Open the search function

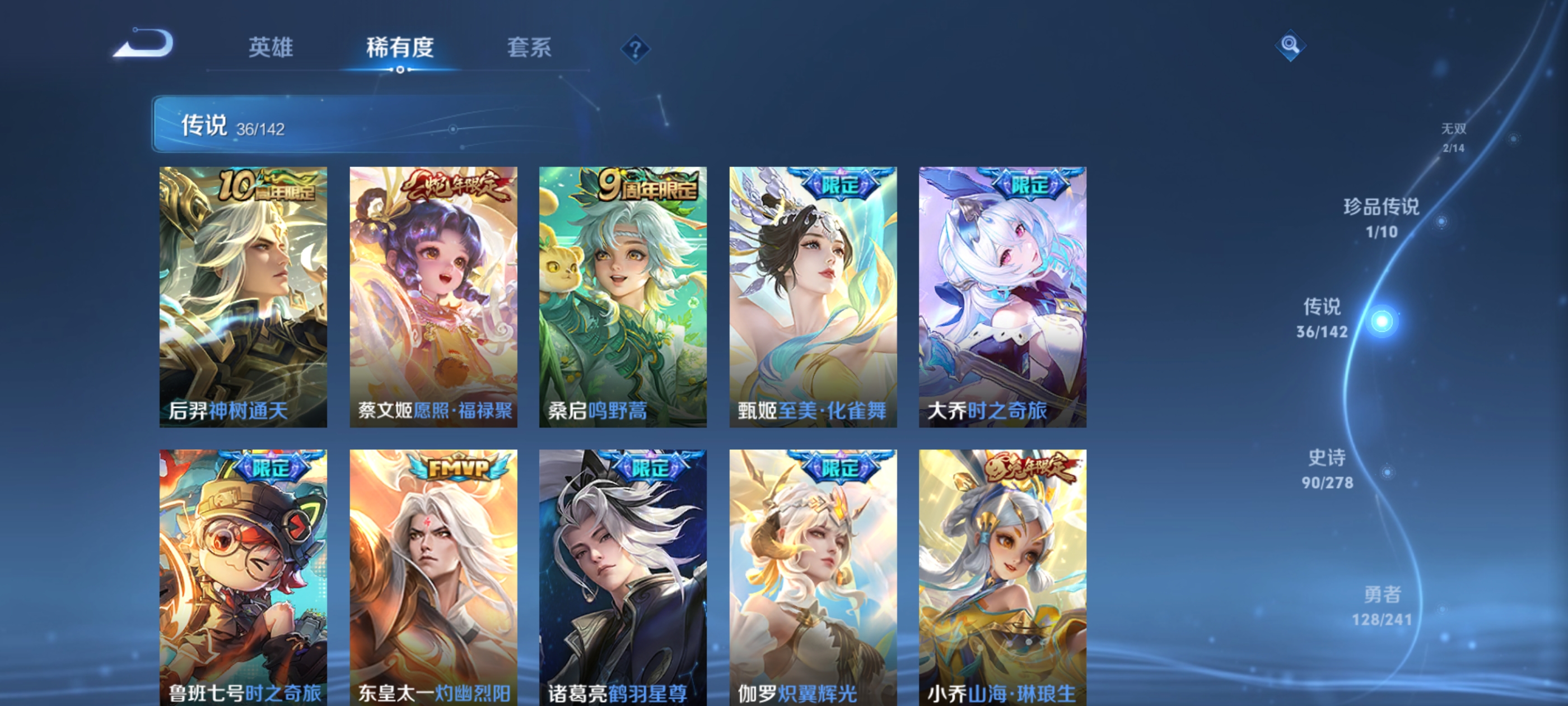click(x=1290, y=46)
